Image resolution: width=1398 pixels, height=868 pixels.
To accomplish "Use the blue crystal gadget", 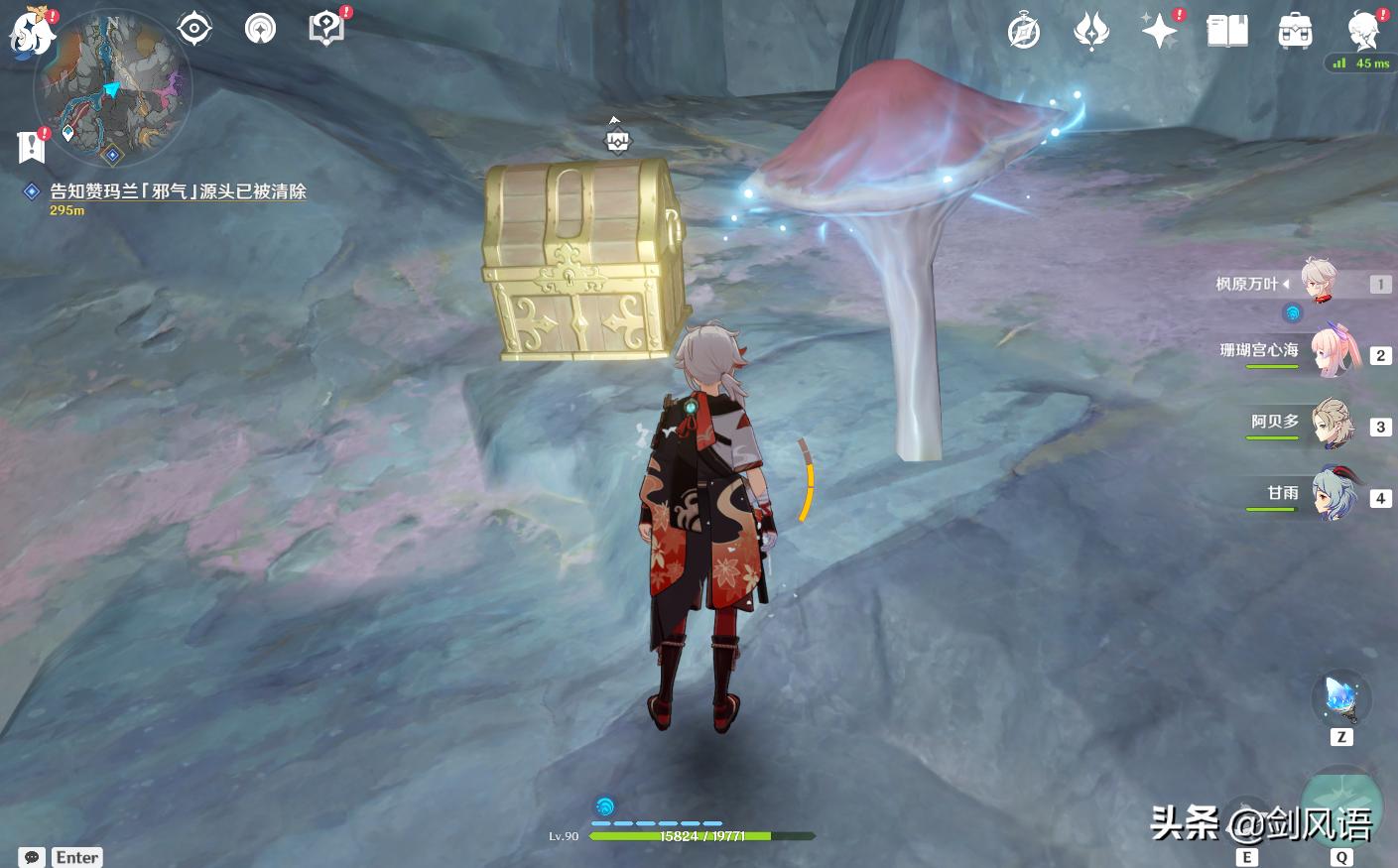I will [x=1340, y=698].
